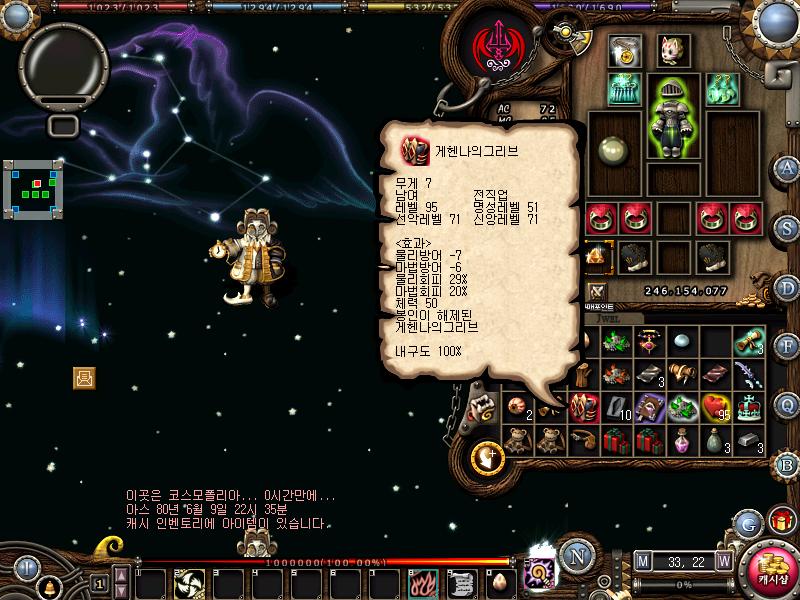Select the red heart item stacked 95

715,406
